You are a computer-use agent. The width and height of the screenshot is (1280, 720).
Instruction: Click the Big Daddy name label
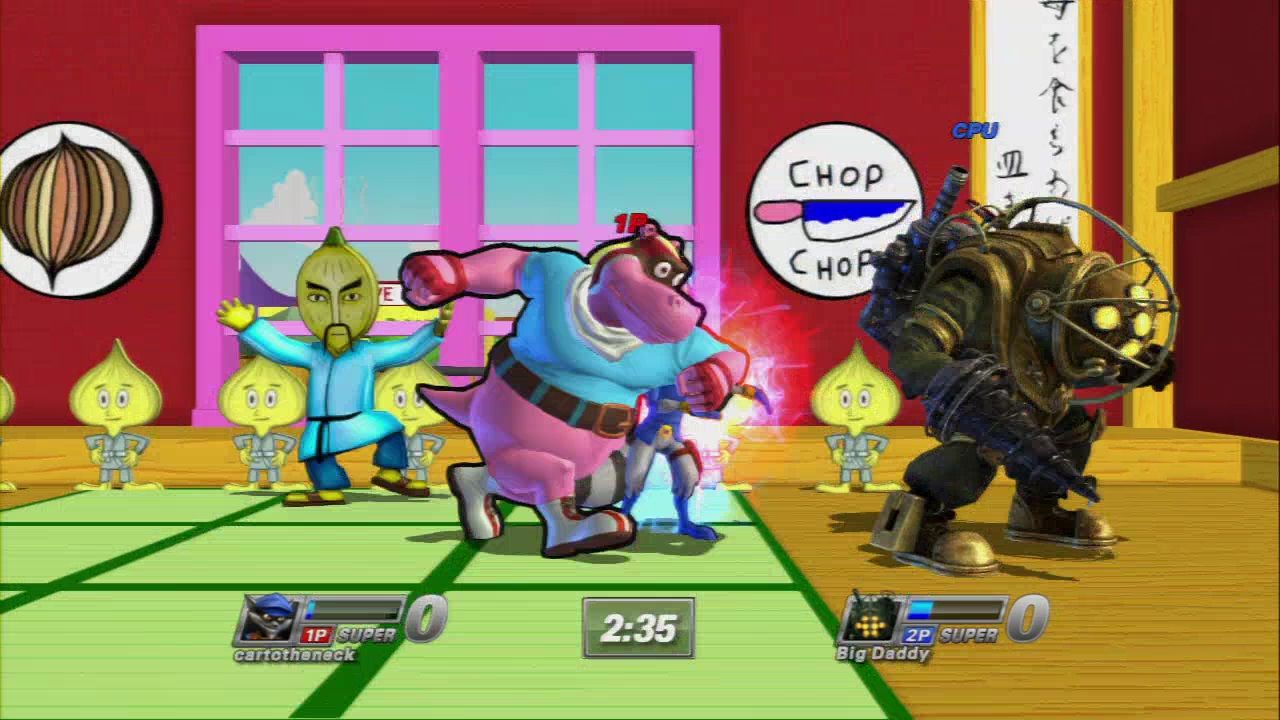pyautogui.click(x=883, y=654)
